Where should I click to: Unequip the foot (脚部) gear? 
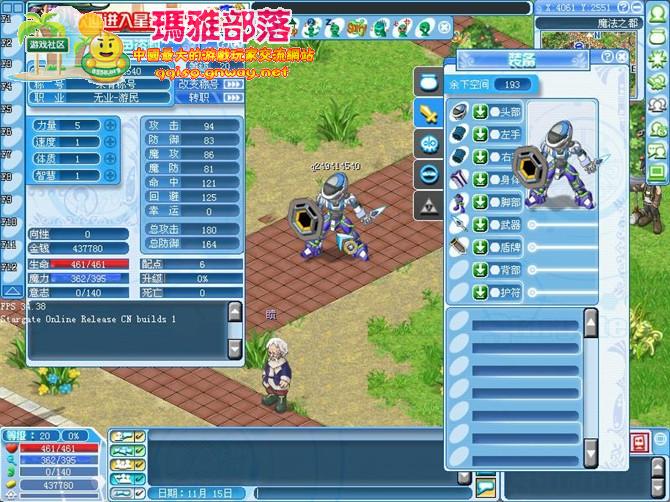click(x=480, y=202)
